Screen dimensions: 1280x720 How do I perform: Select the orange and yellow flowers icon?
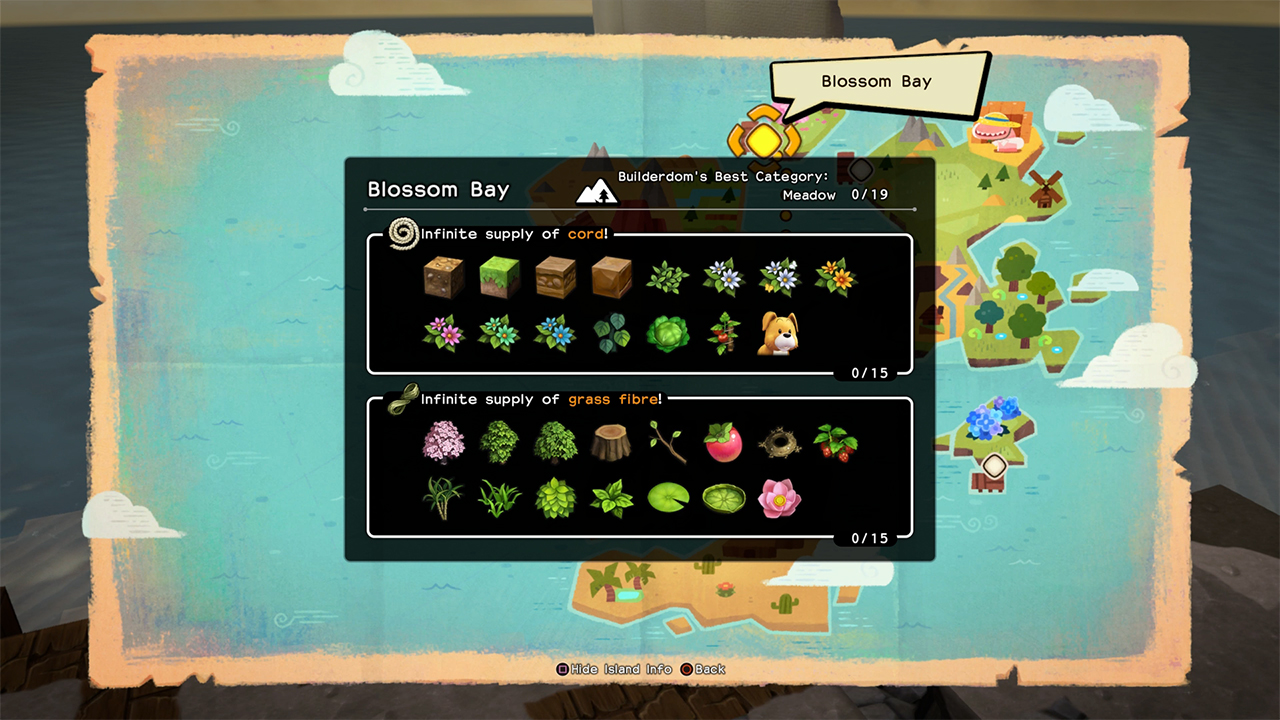pos(834,278)
